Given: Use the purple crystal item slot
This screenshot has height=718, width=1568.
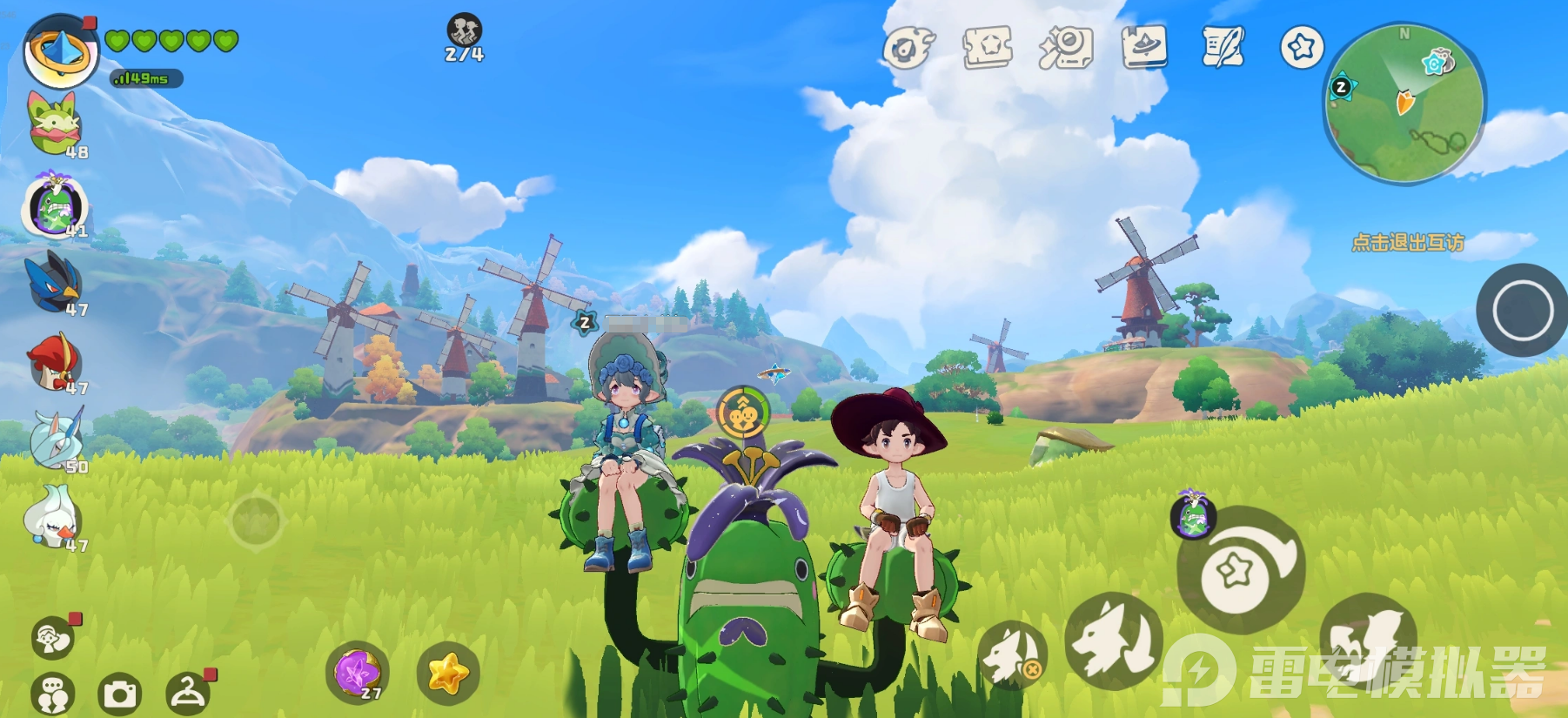Looking at the screenshot, I should coord(357,673).
